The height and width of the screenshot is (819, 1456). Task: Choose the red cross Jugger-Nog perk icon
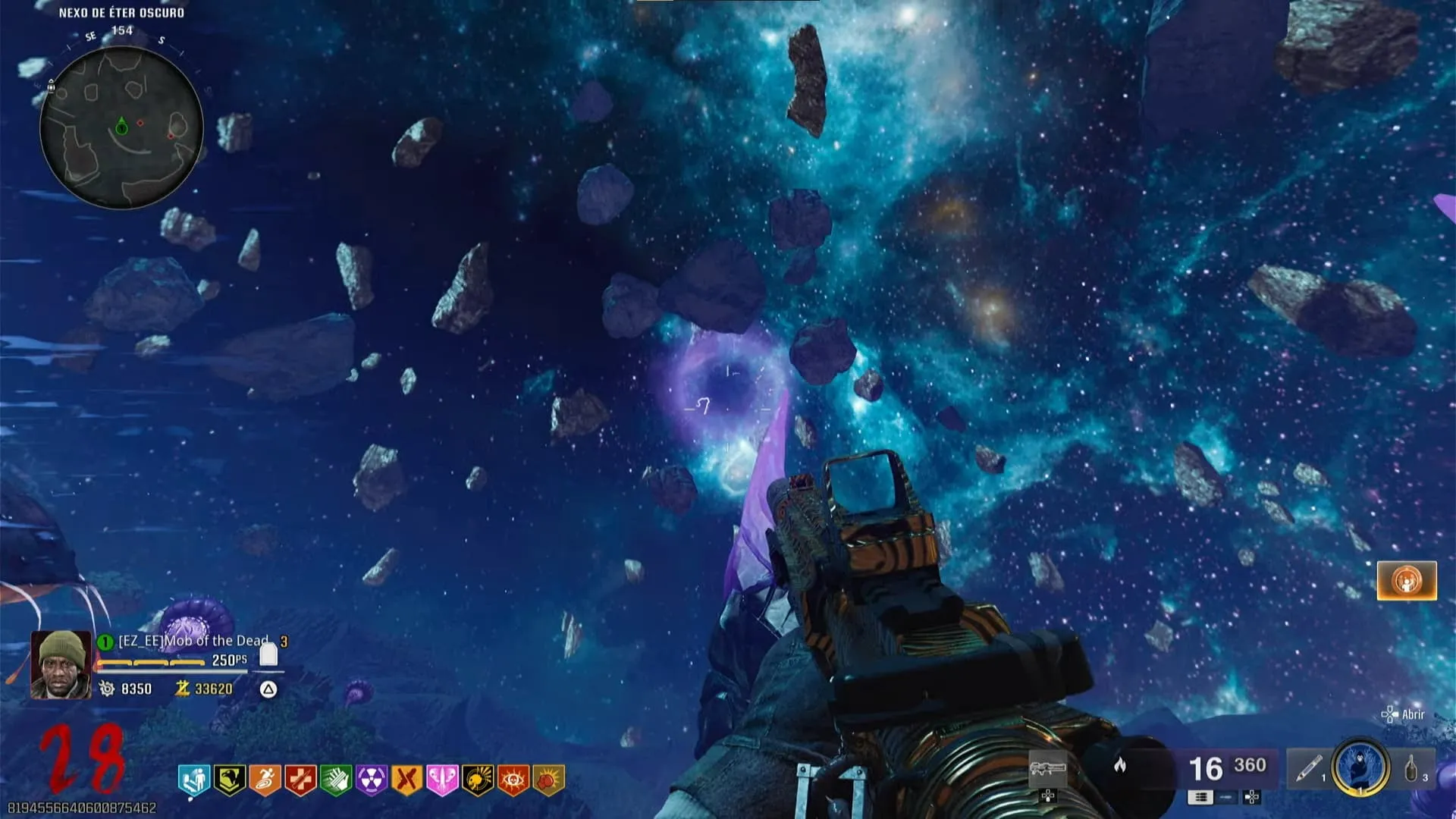pos(300,780)
